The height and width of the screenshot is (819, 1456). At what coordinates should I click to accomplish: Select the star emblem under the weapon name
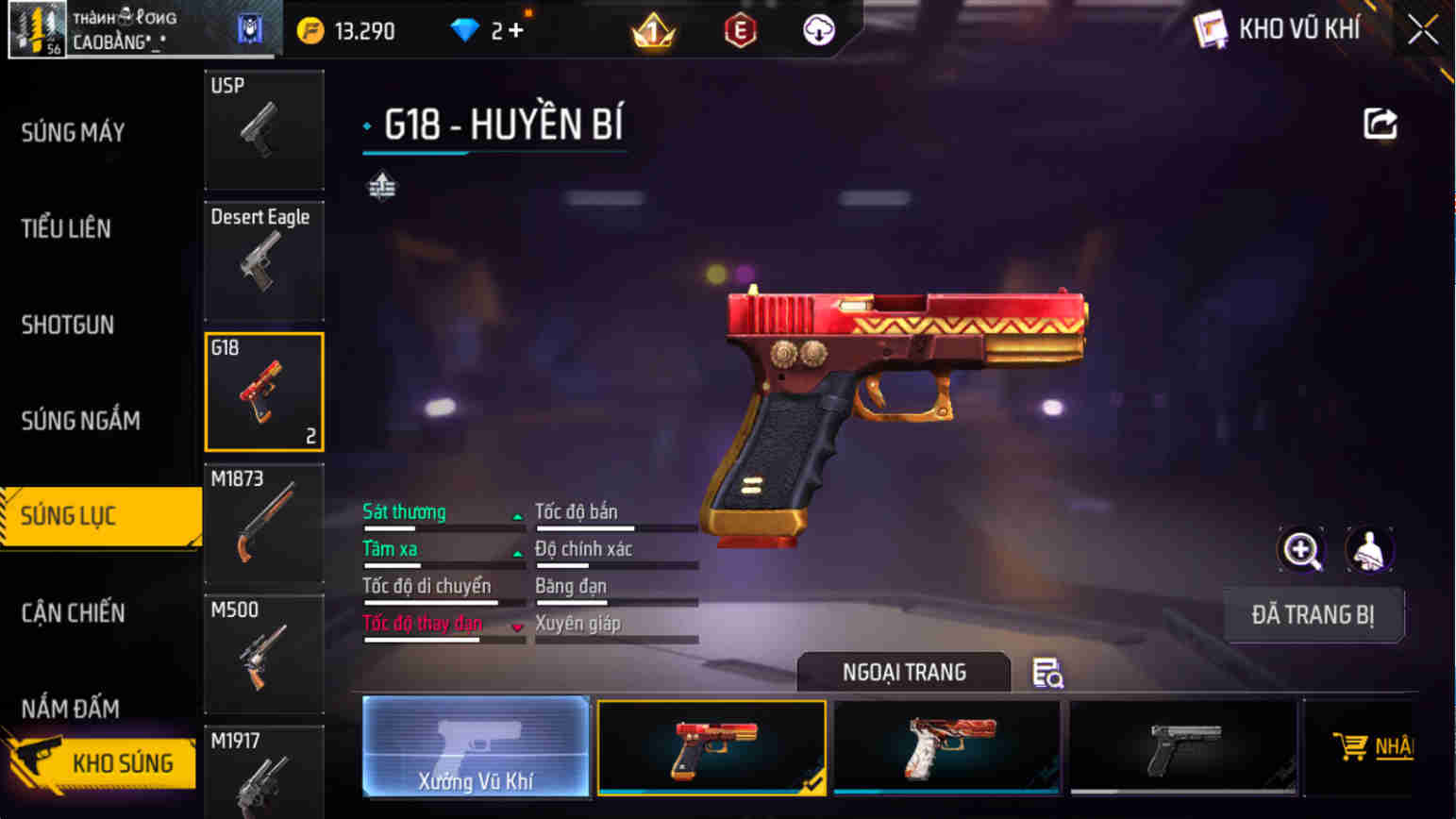coord(381,187)
